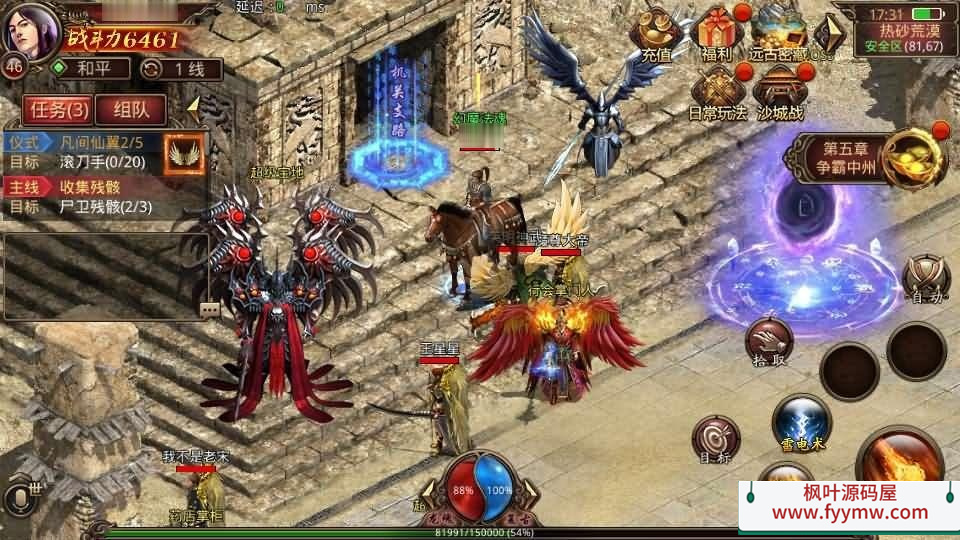Toggle the 自动 auto-battle button
The image size is (960, 540).
click(925, 280)
